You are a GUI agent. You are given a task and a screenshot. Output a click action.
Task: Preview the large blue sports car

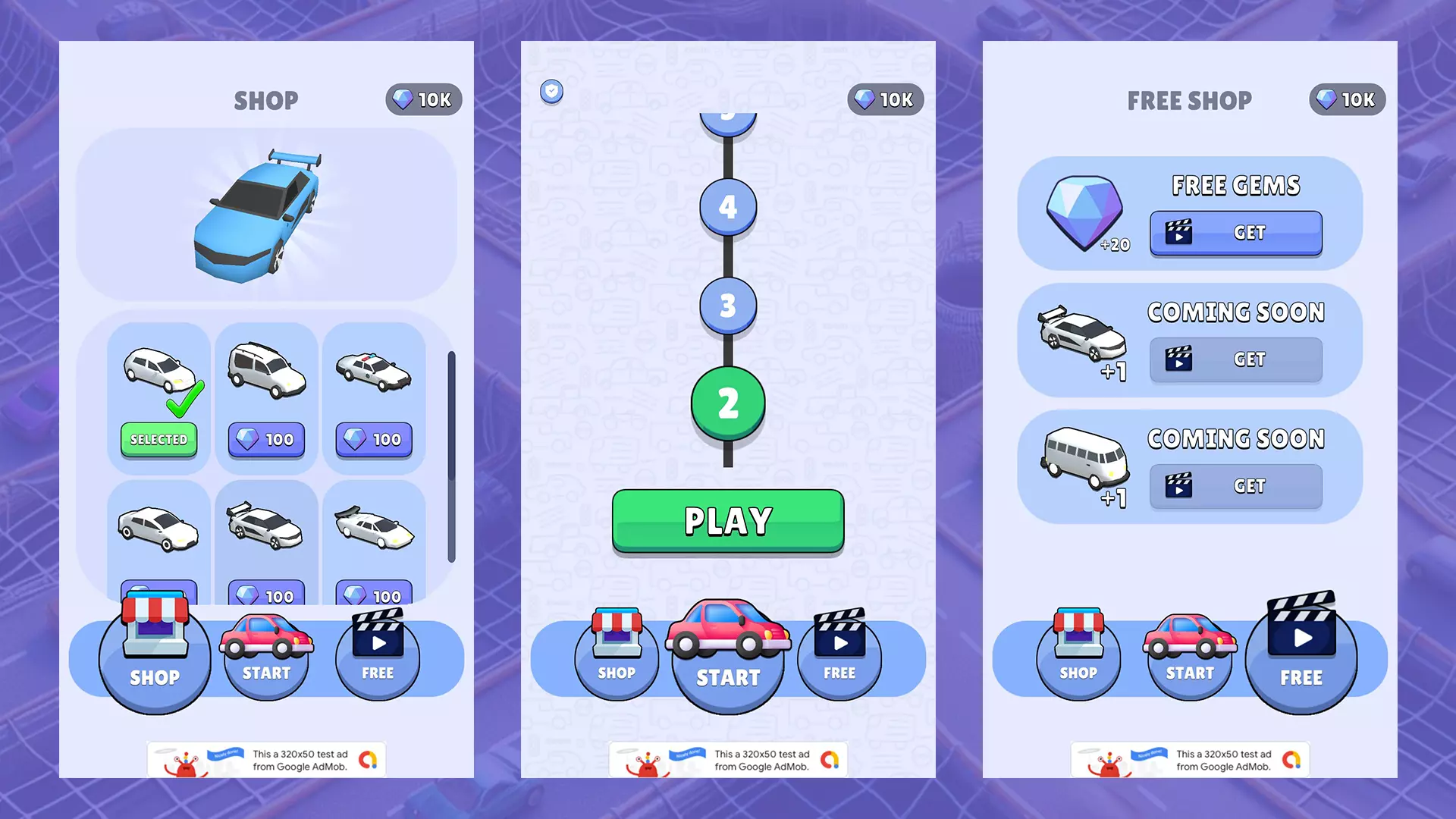(258, 216)
